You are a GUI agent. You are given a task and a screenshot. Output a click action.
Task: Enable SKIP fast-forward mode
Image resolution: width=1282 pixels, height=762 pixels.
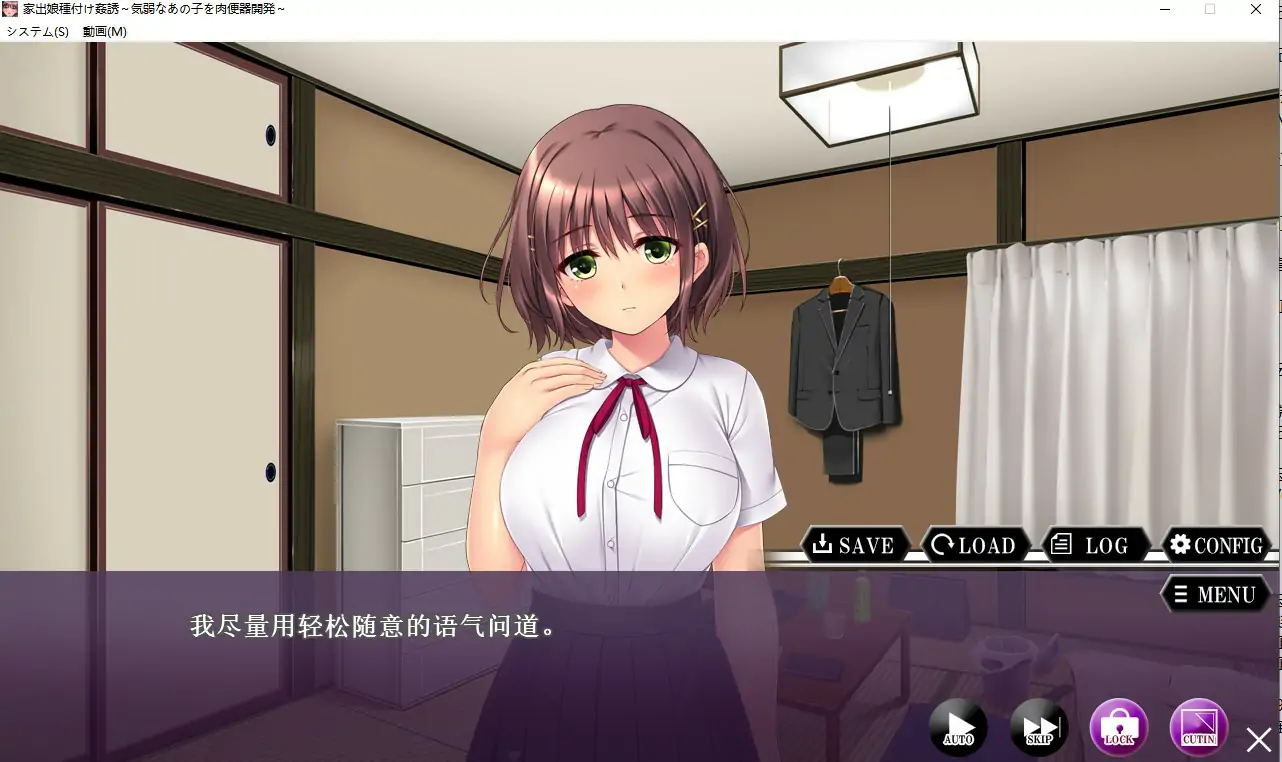(x=1037, y=727)
